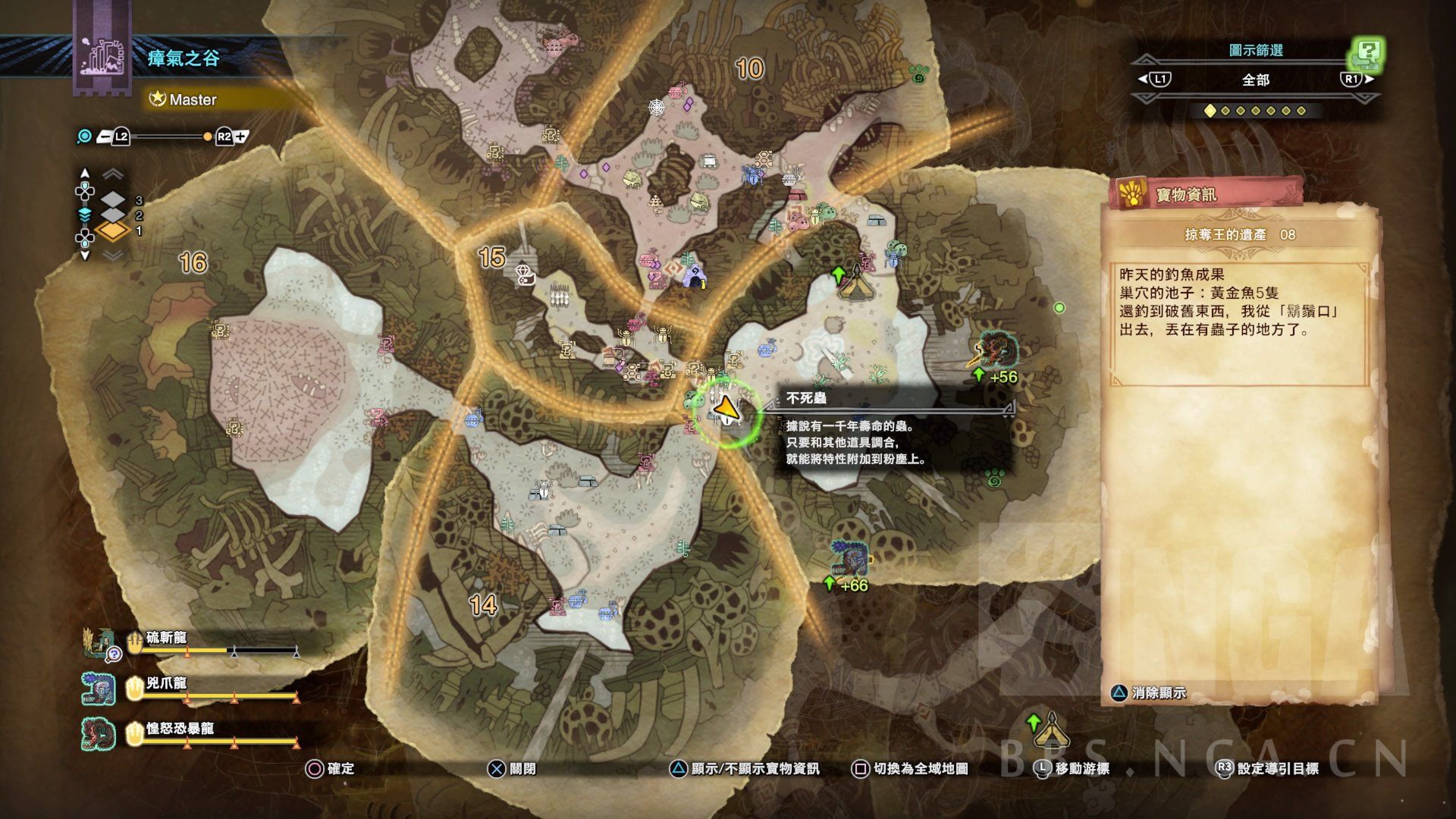This screenshot has width=1456, height=819.
Task: Cycle the icon filter page dots
Action: coord(1255,111)
